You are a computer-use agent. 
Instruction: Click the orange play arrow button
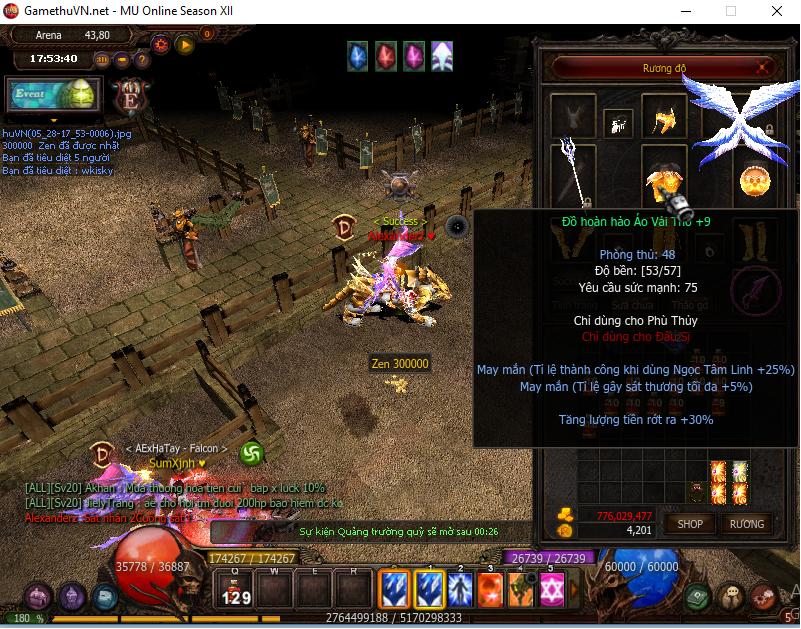[184, 44]
